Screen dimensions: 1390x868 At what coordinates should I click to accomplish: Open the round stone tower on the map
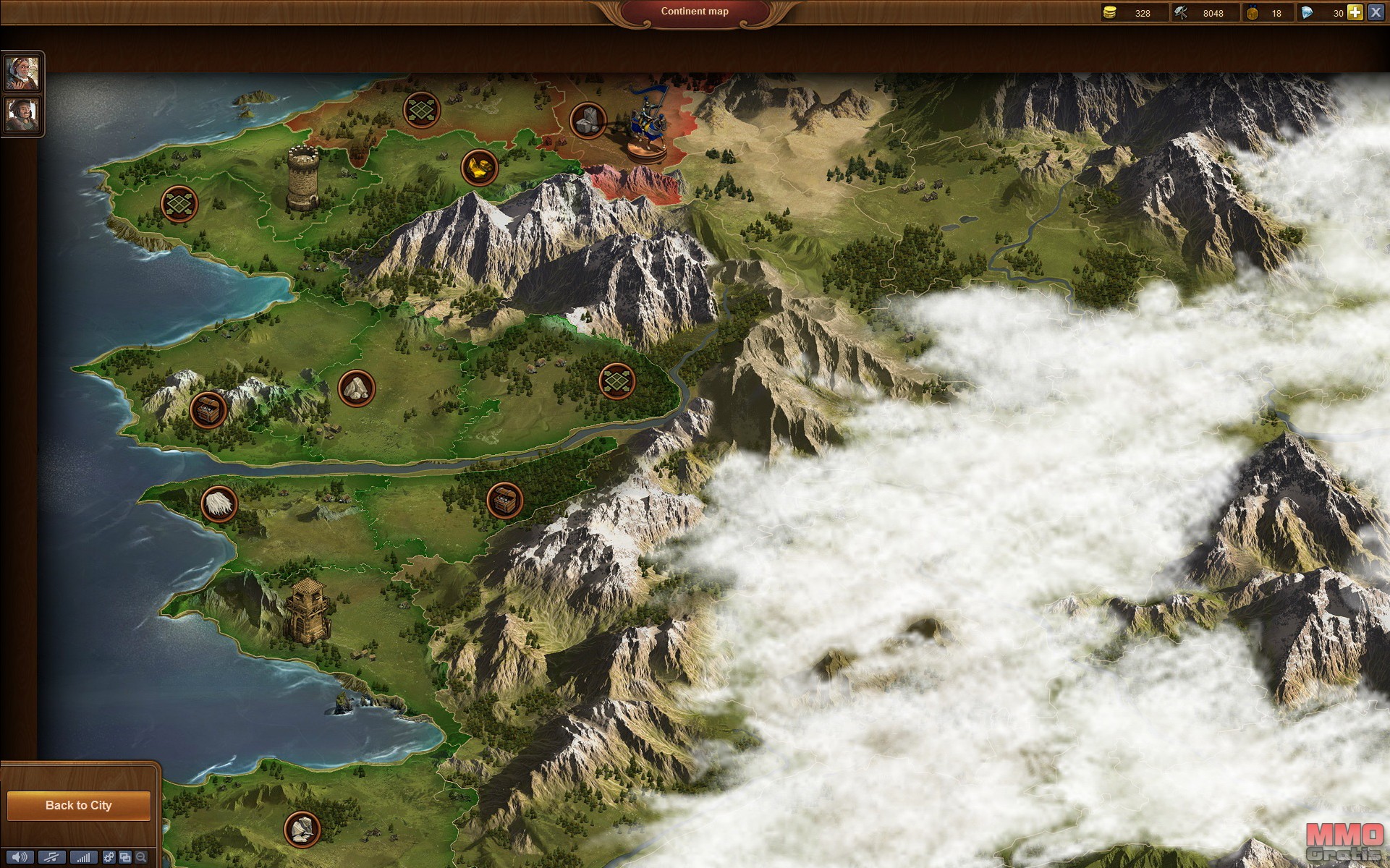(303, 178)
